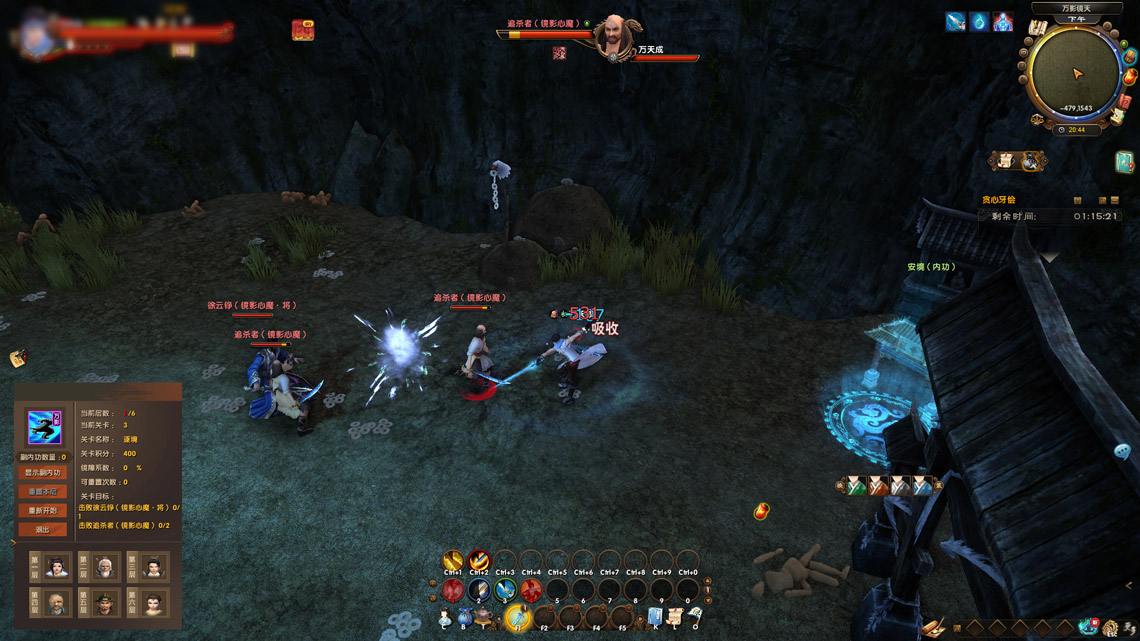Select the glowing sword stance on F1
This screenshot has width=1140, height=641.
517,617
